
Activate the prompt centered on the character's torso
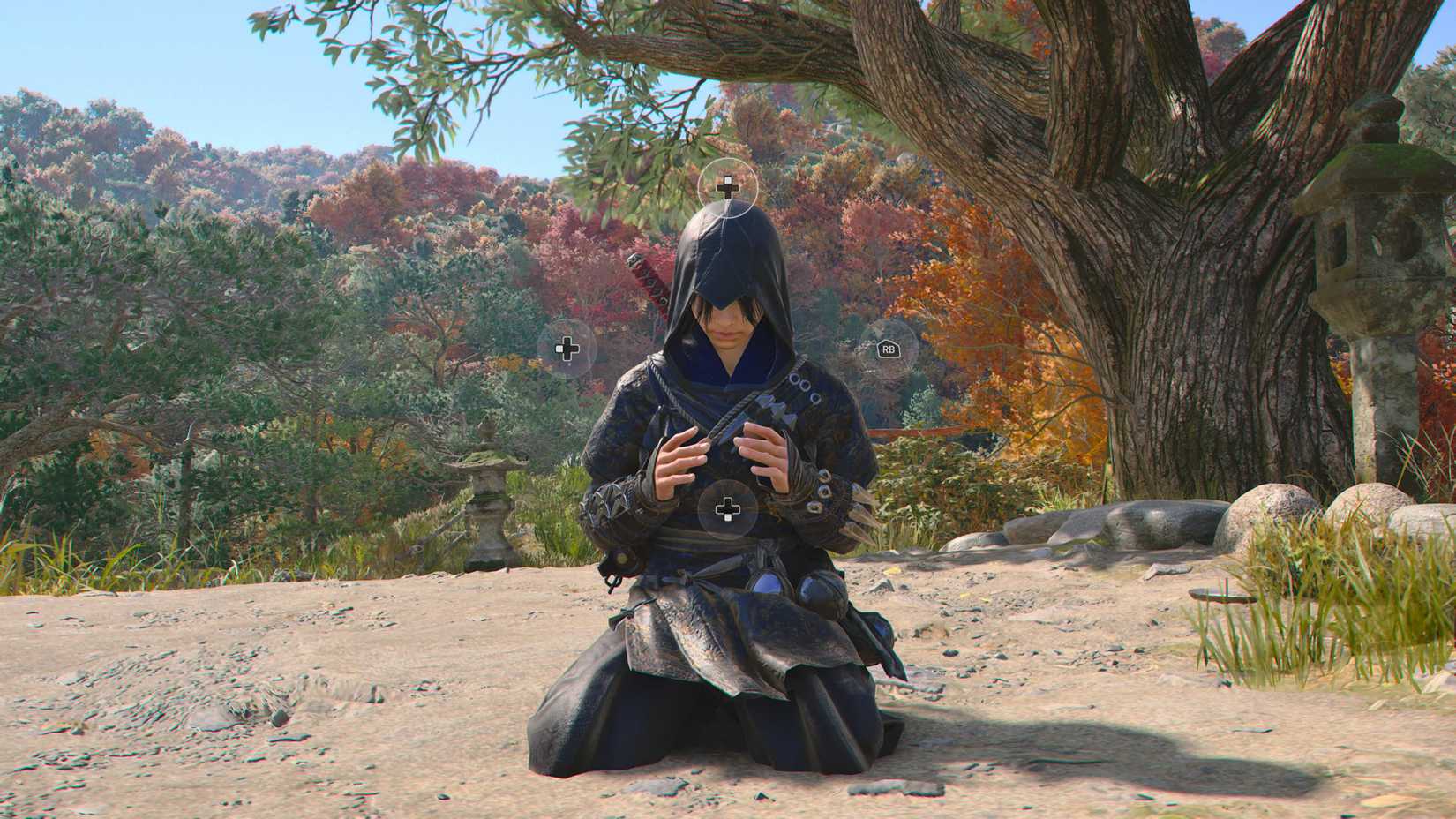[726, 507]
